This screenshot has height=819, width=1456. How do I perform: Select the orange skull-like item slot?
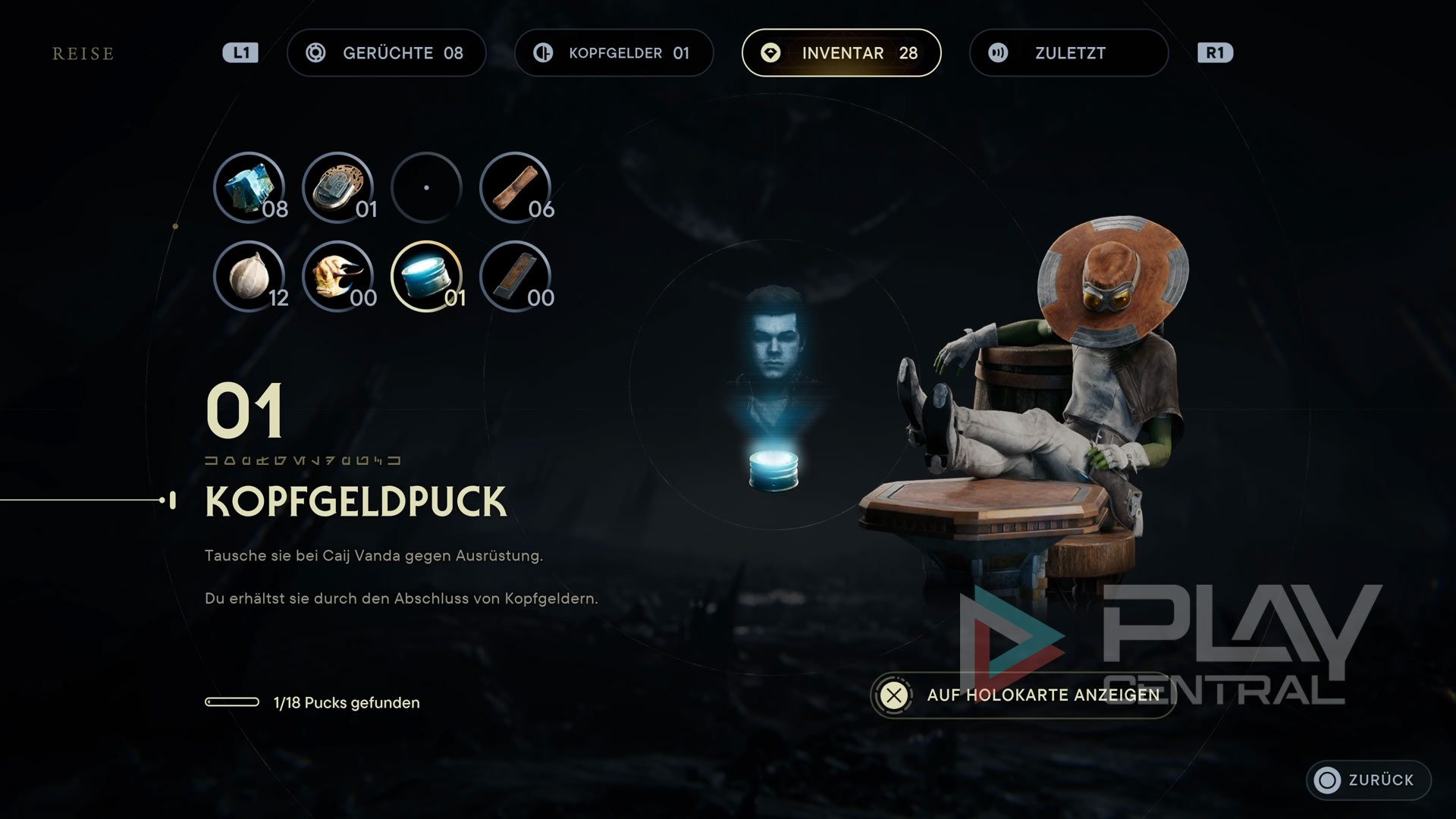click(338, 276)
